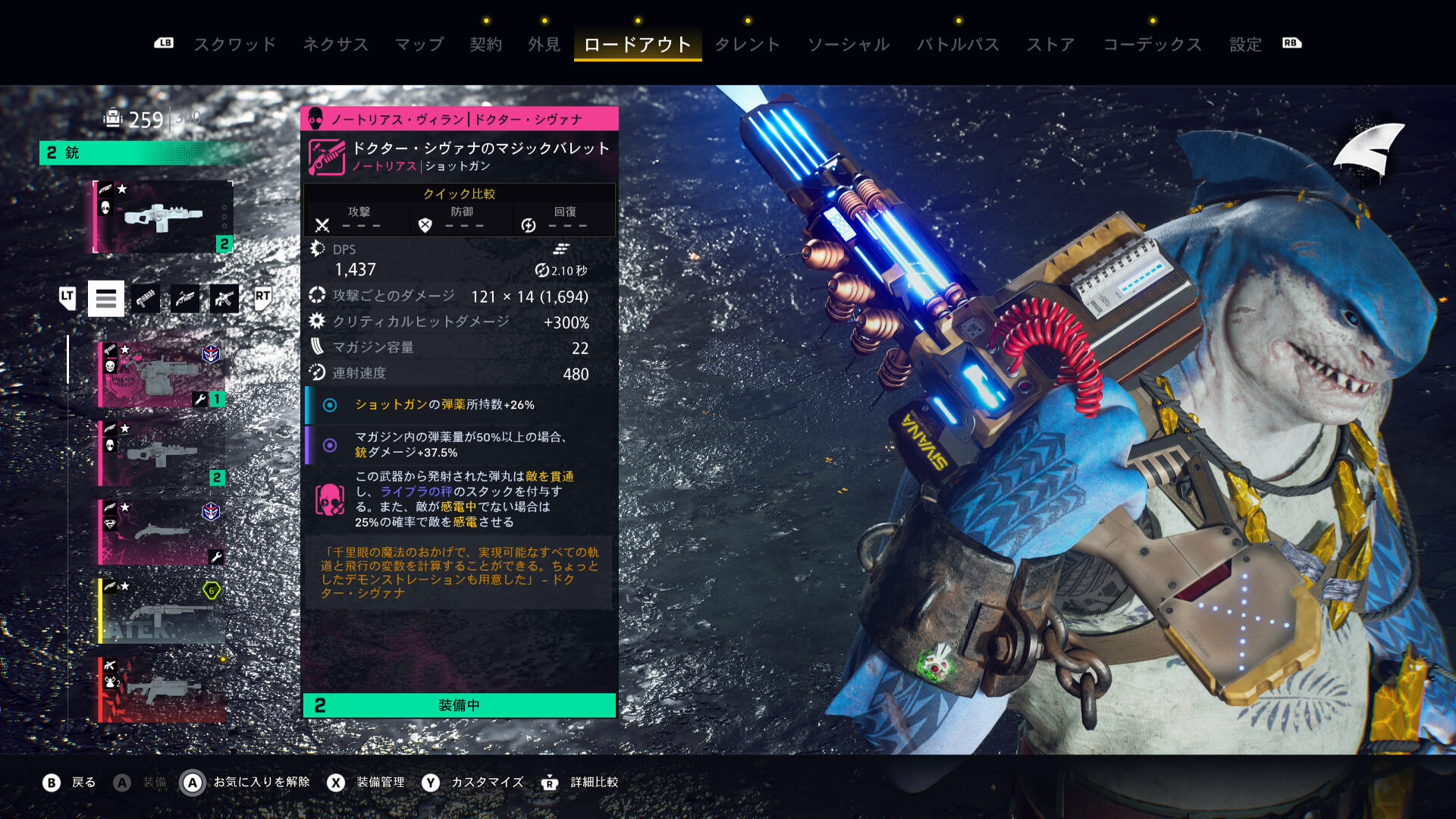Open the 設定 (Settings) tab
Viewport: 1456px width, 819px height.
pyautogui.click(x=1245, y=44)
